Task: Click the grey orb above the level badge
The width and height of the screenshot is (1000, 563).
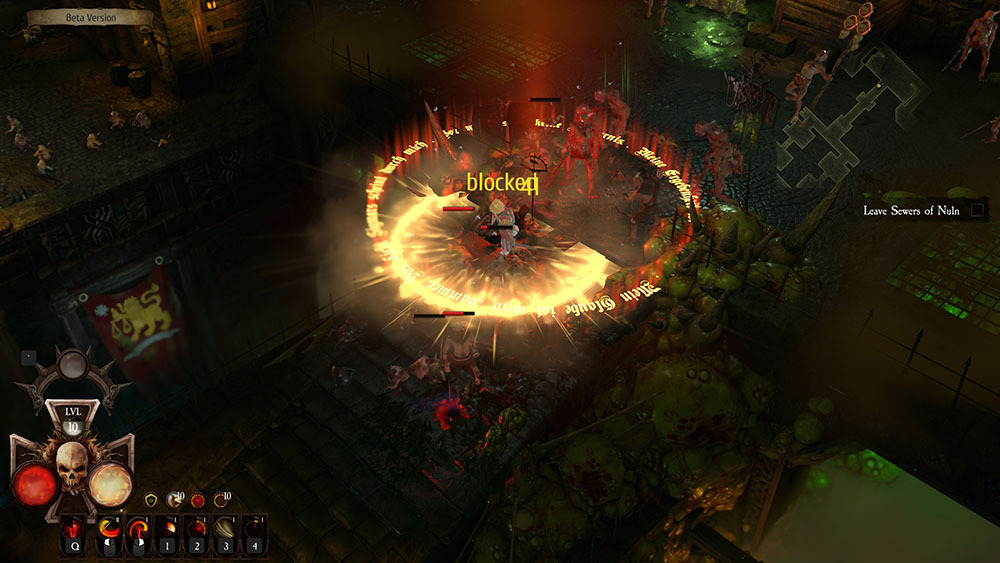Action: point(72,365)
